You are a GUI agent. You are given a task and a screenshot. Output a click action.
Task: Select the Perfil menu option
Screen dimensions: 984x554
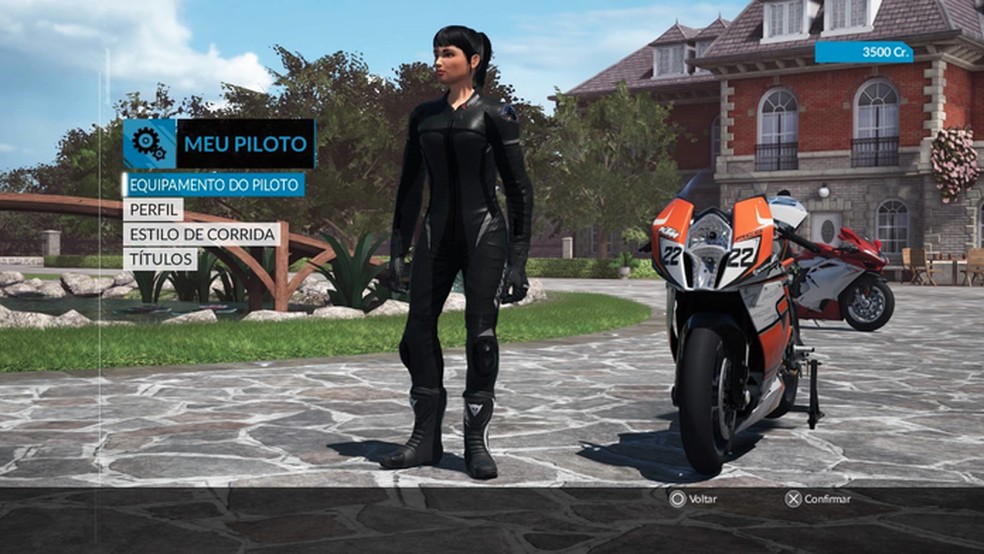pos(154,210)
